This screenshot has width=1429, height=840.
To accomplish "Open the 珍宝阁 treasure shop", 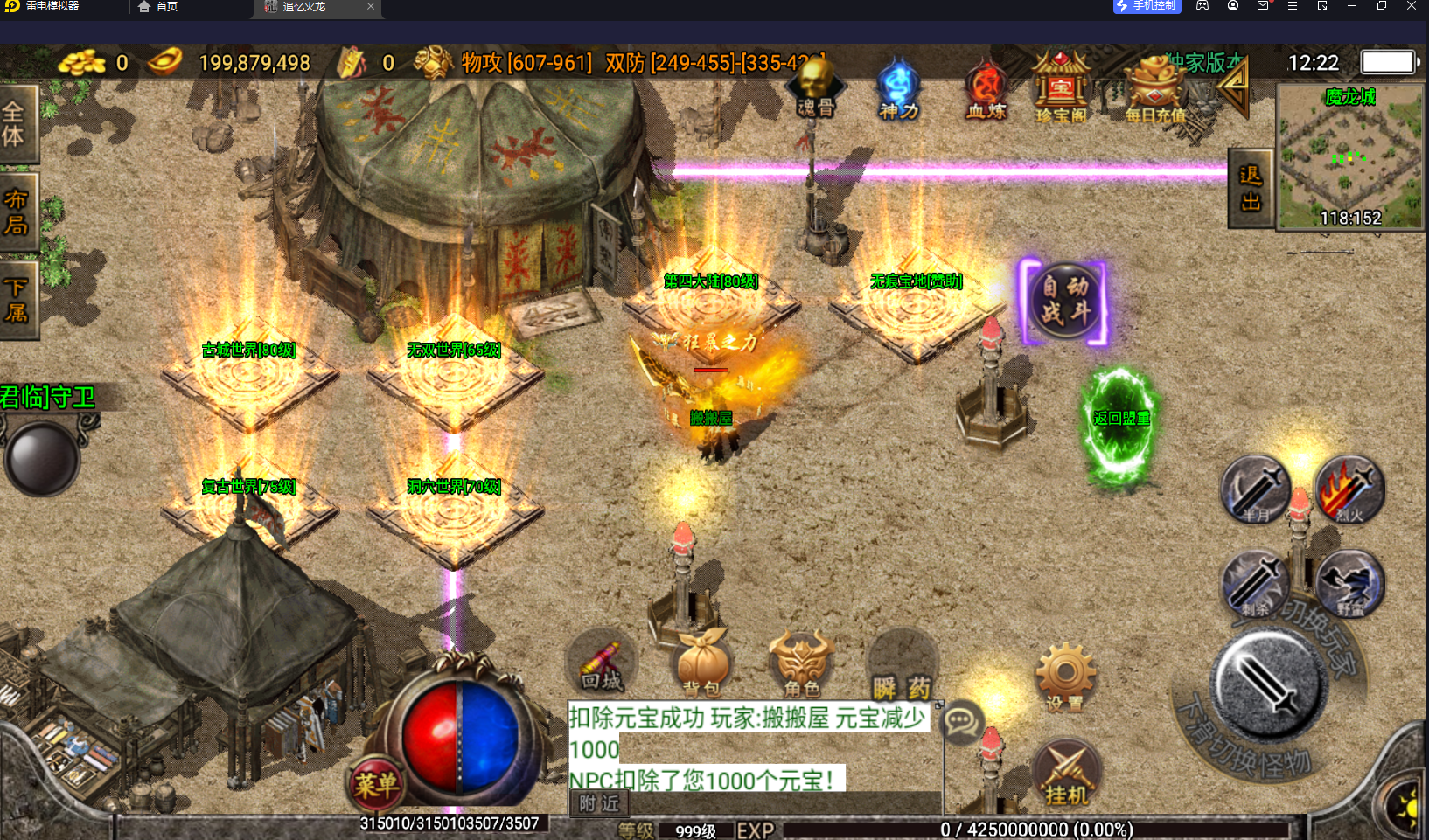I will tap(1060, 88).
